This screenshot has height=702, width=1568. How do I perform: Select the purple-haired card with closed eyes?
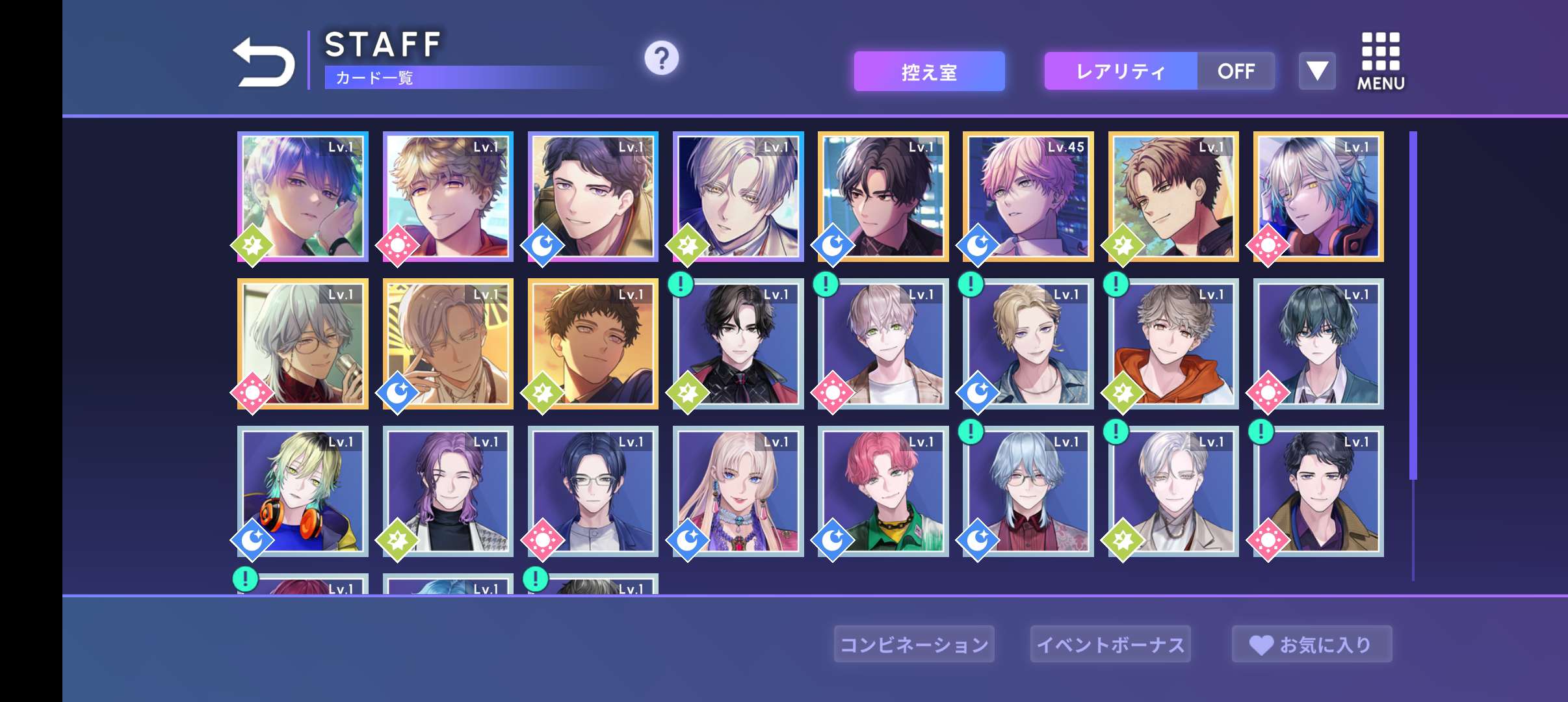[448, 491]
